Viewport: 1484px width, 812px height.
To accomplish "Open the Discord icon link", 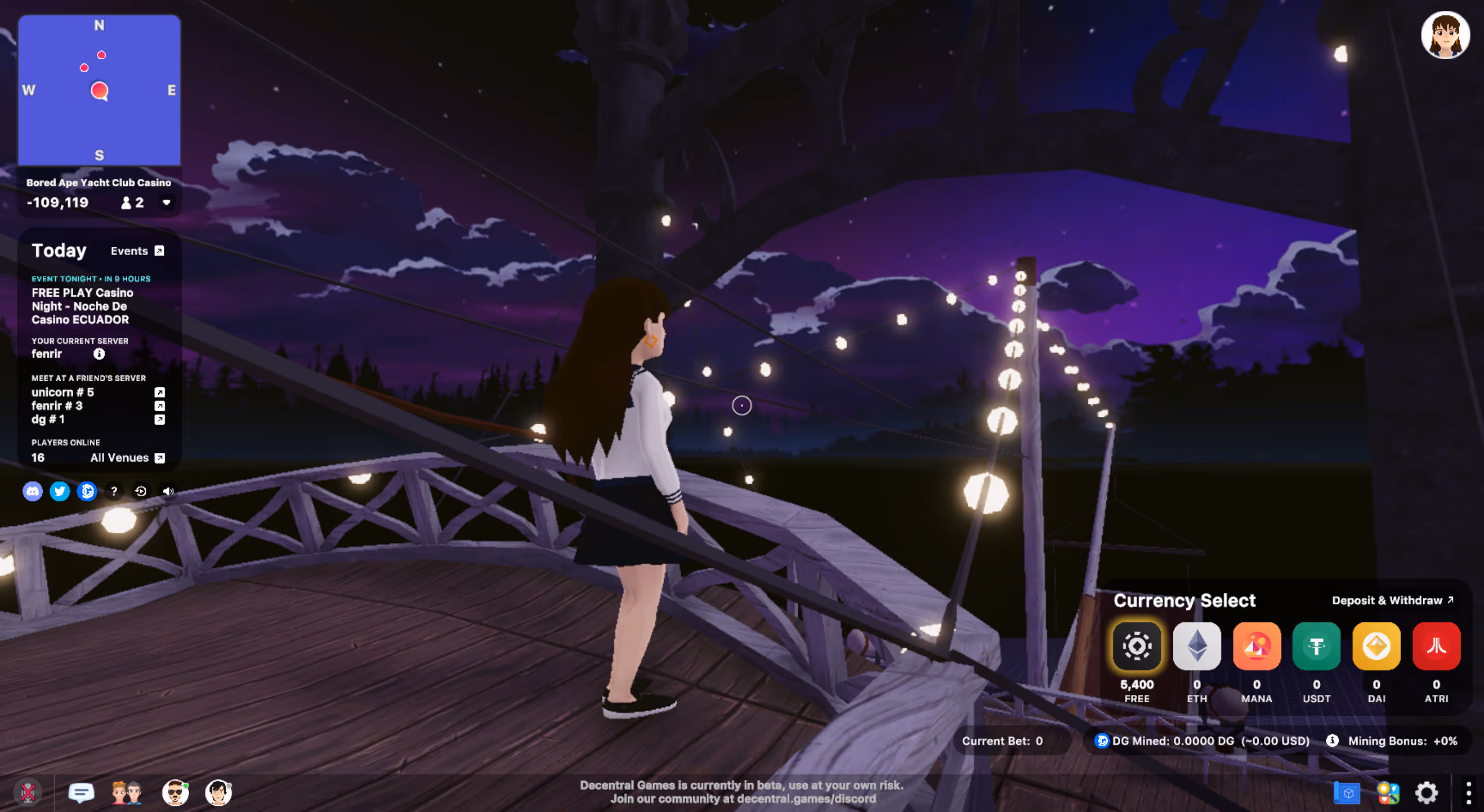I will tap(33, 491).
